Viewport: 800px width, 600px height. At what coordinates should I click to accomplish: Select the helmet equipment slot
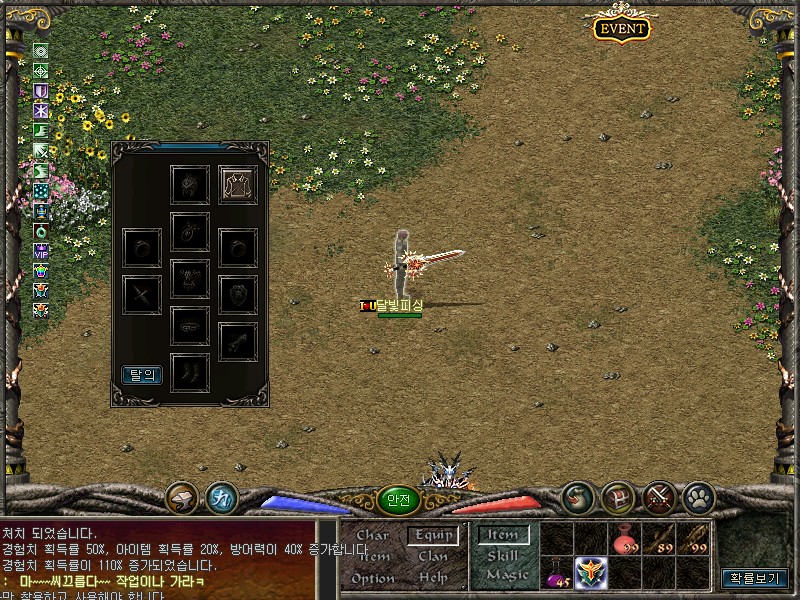(190, 185)
